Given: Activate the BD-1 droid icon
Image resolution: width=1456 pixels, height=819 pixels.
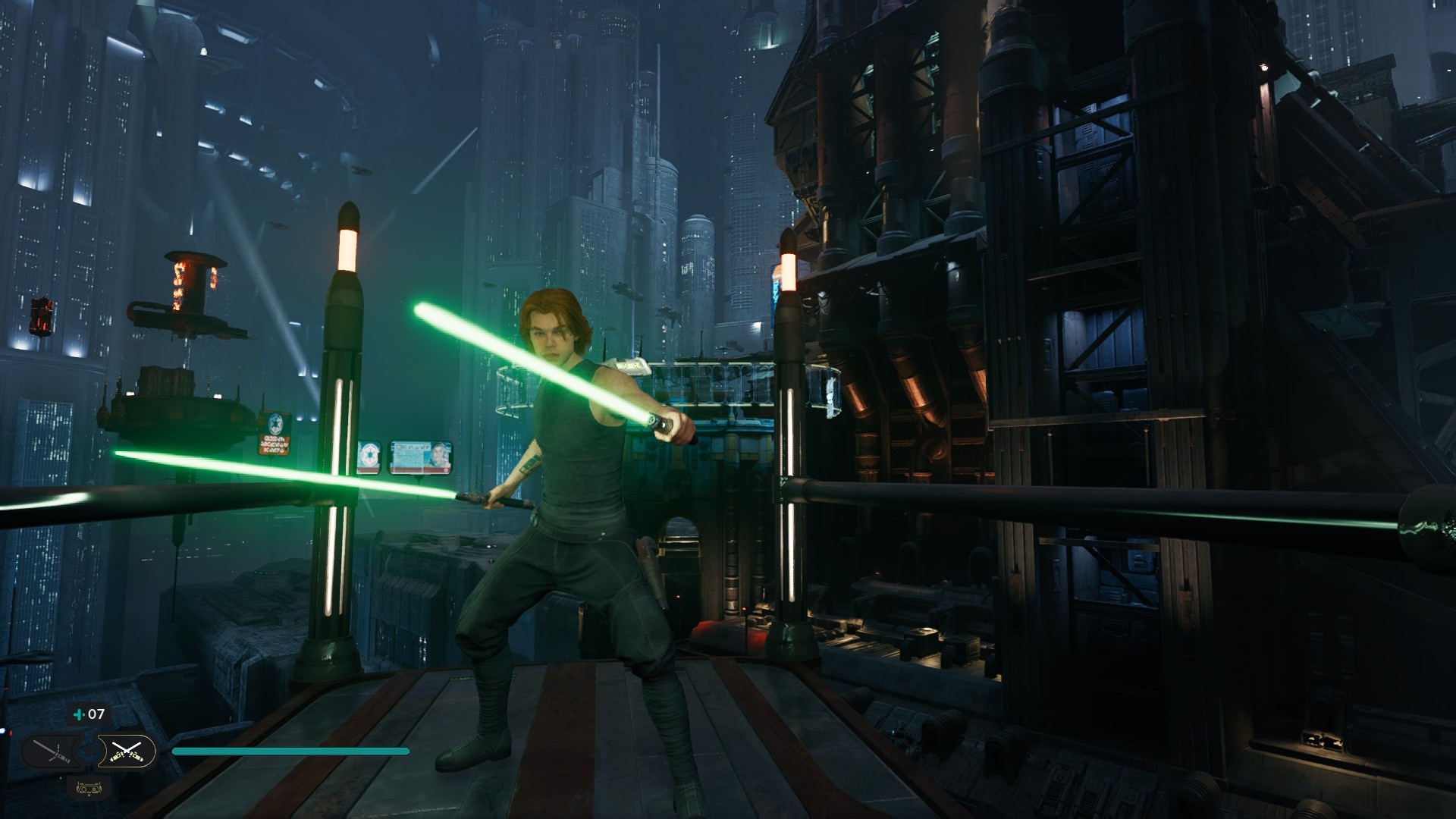Looking at the screenshot, I should [87, 788].
